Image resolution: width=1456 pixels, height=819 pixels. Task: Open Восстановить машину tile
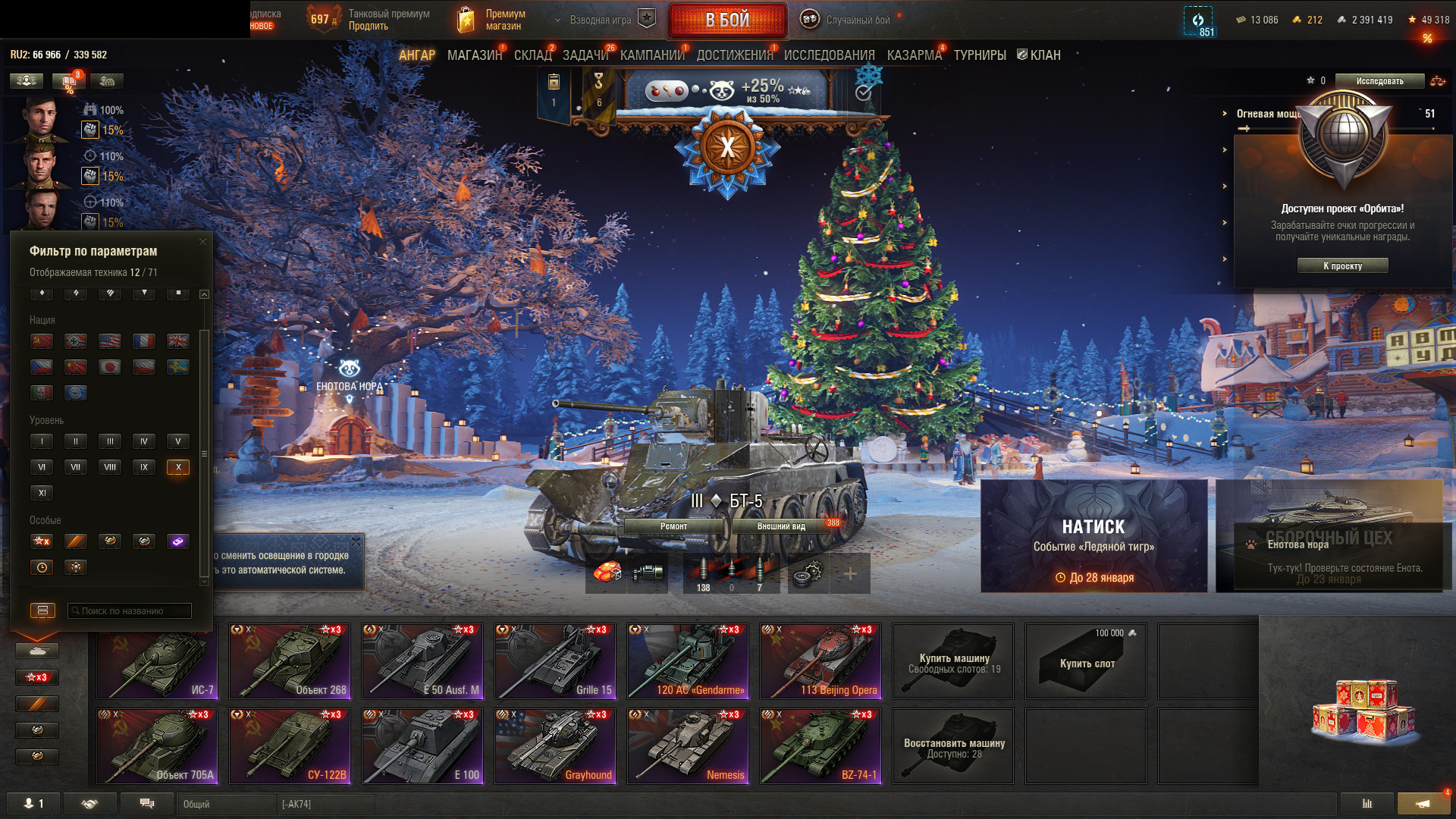pyautogui.click(x=953, y=746)
